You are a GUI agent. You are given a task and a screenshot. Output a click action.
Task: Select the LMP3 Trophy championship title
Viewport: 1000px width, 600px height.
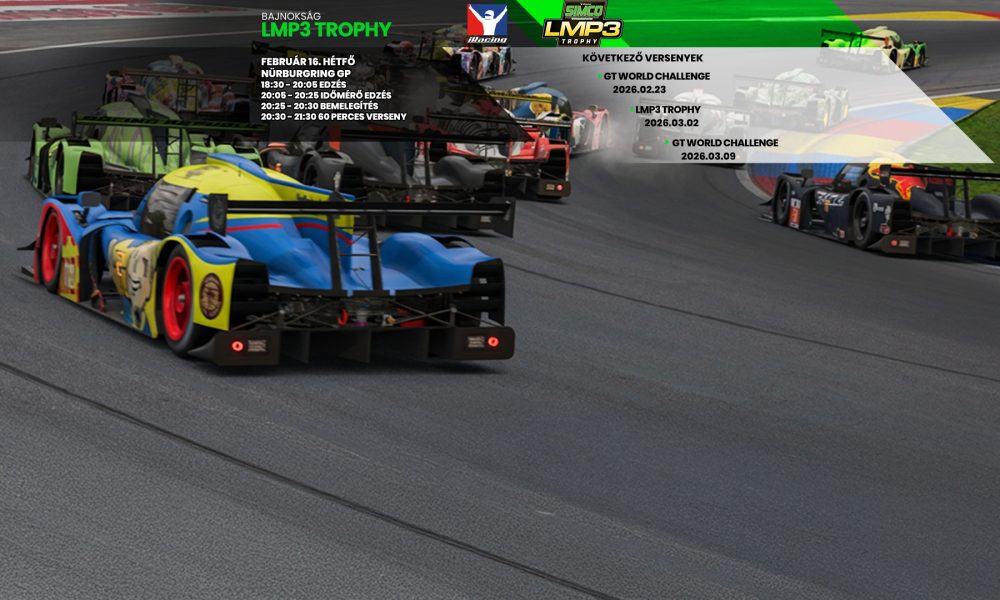pos(326,30)
